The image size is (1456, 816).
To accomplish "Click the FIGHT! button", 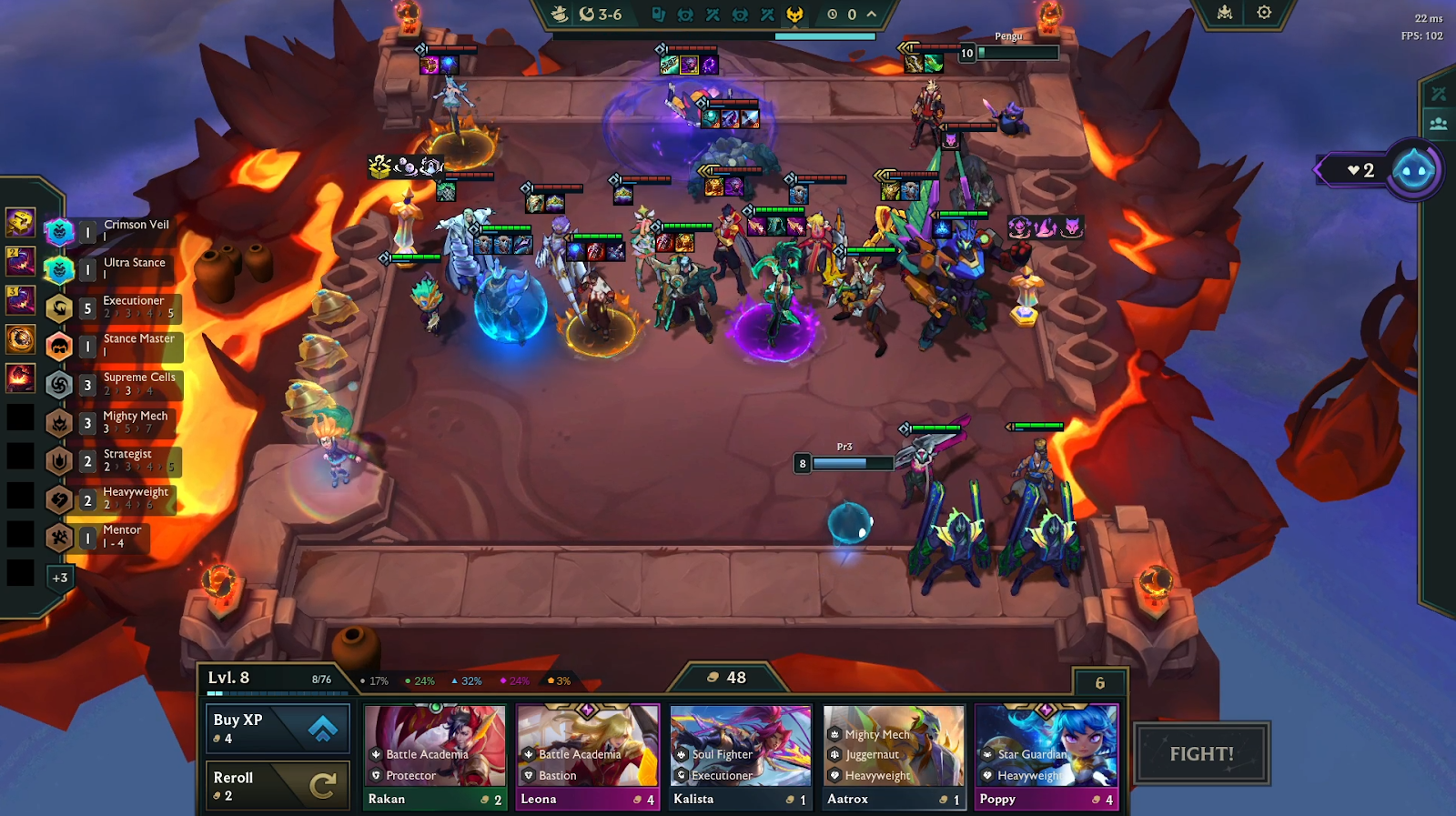I will (x=1201, y=754).
